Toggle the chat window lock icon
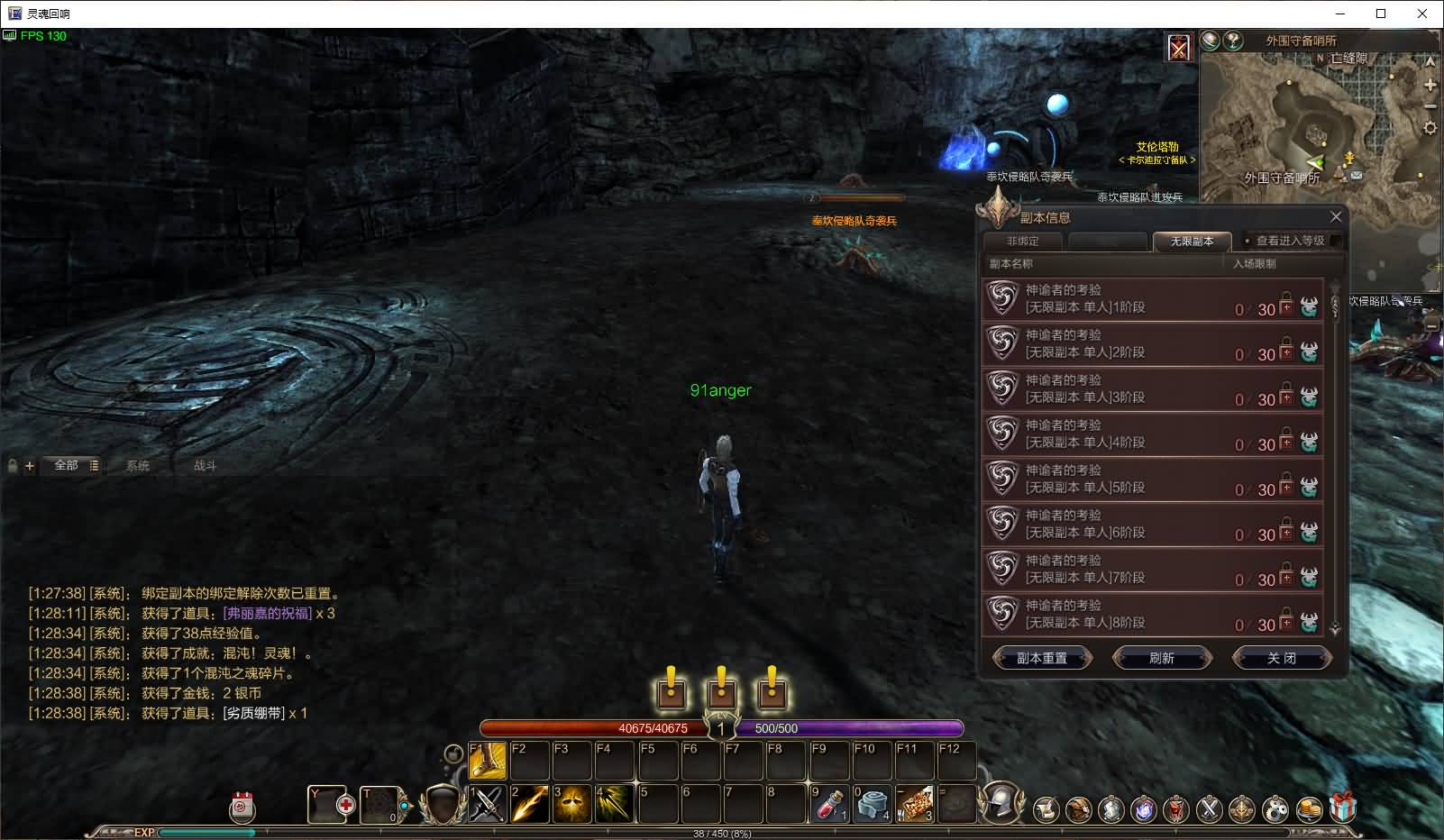This screenshot has height=840, width=1444. pos(12,466)
